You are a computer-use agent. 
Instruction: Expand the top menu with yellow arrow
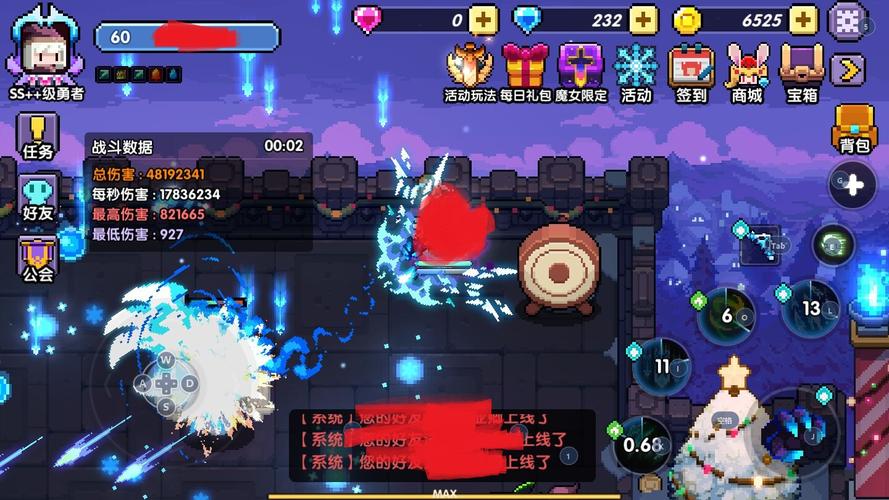tap(848, 69)
